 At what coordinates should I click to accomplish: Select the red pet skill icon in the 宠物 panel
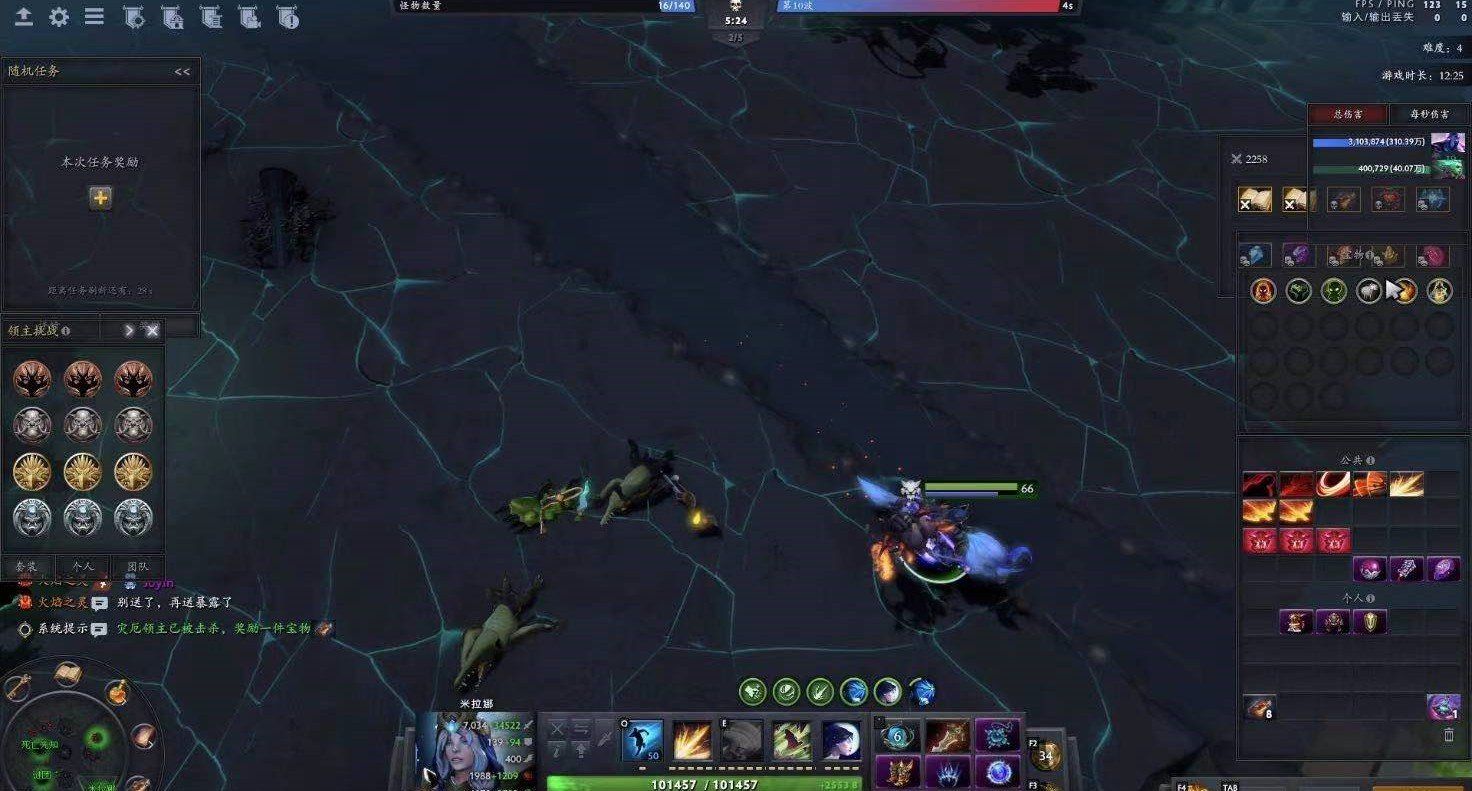1264,291
